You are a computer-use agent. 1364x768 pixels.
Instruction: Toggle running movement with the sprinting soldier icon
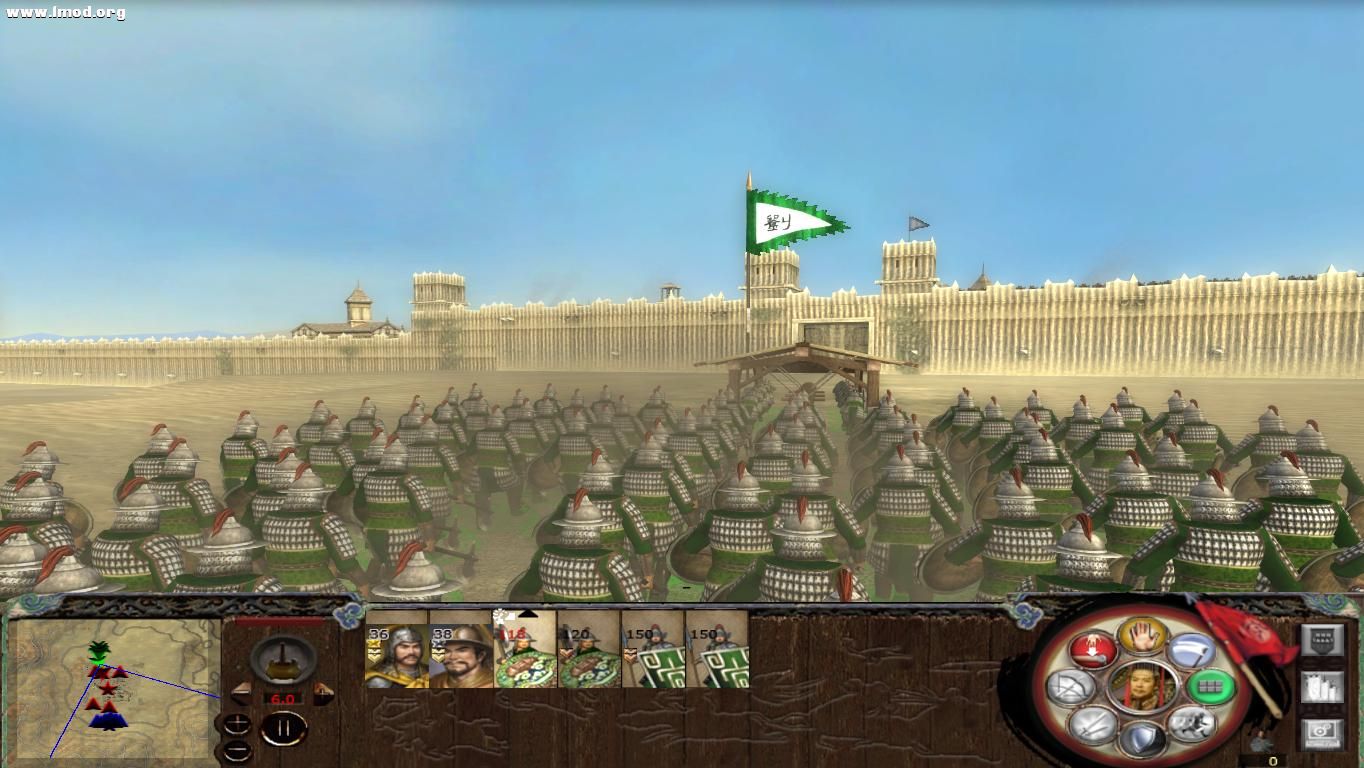coord(1193,725)
